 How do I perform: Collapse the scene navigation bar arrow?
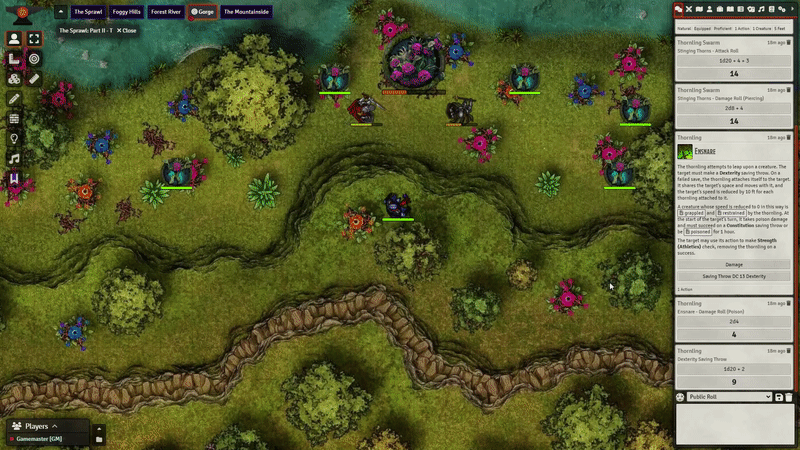tap(60, 12)
